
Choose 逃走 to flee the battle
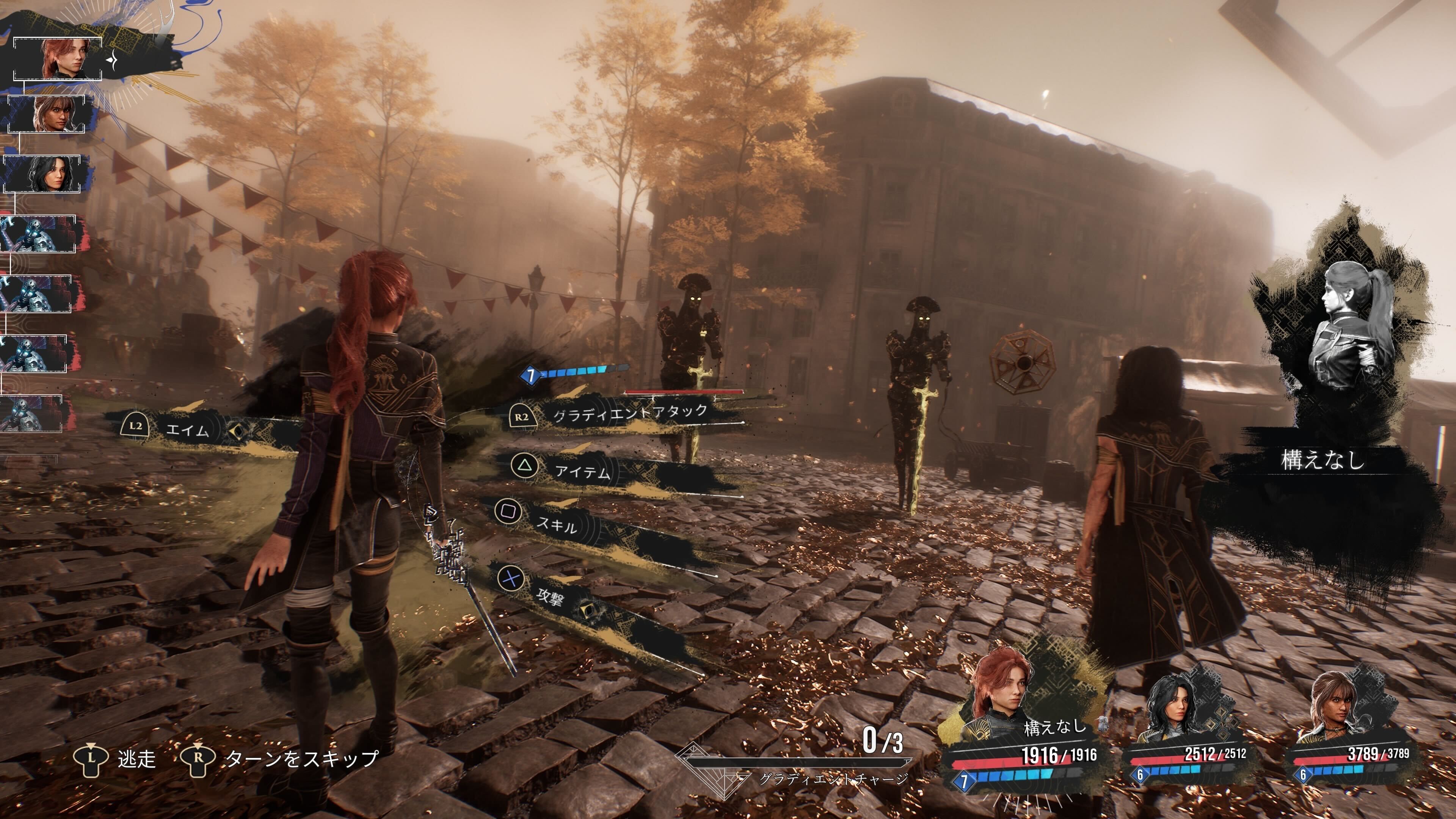pos(136,758)
